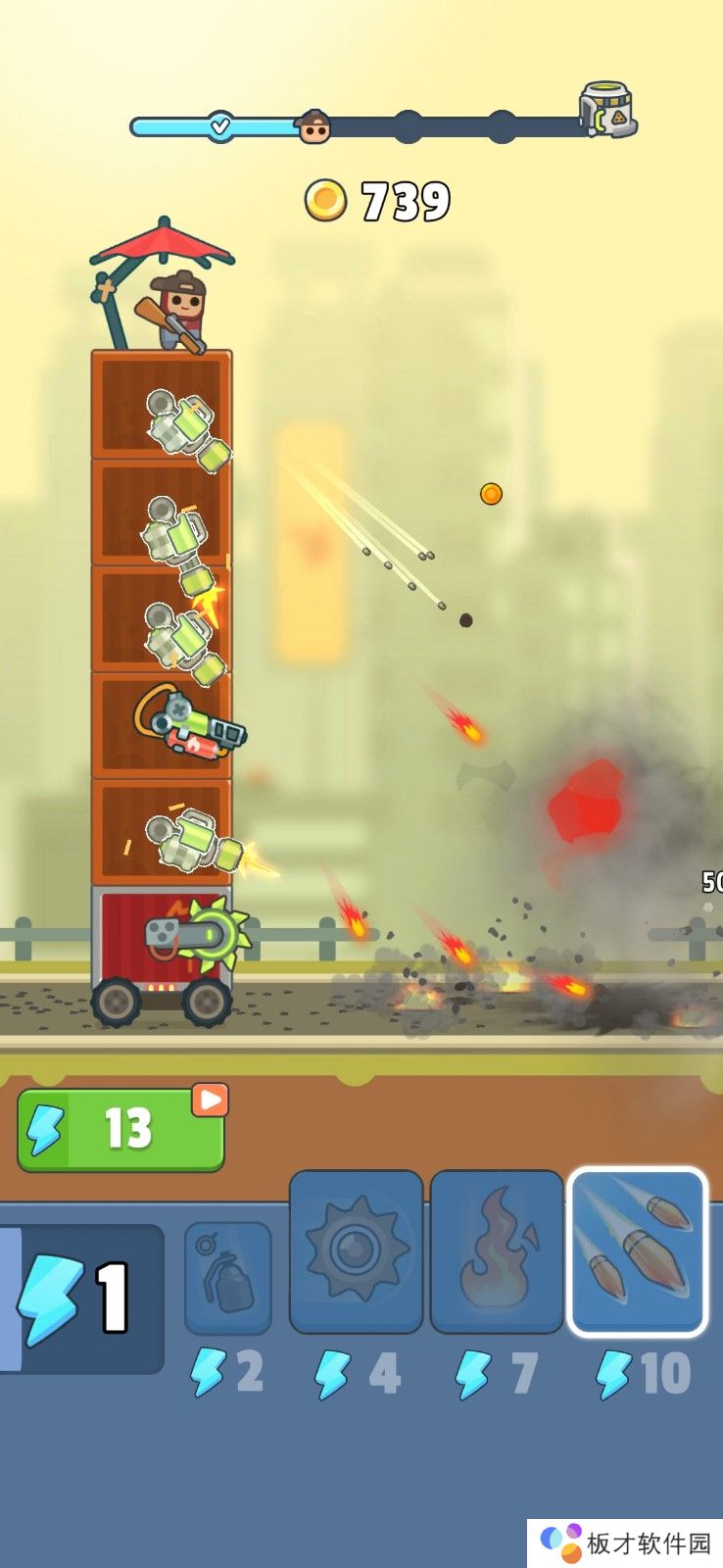
Task: Fire the rocket barrage costing 10 energy
Action: [637, 1251]
